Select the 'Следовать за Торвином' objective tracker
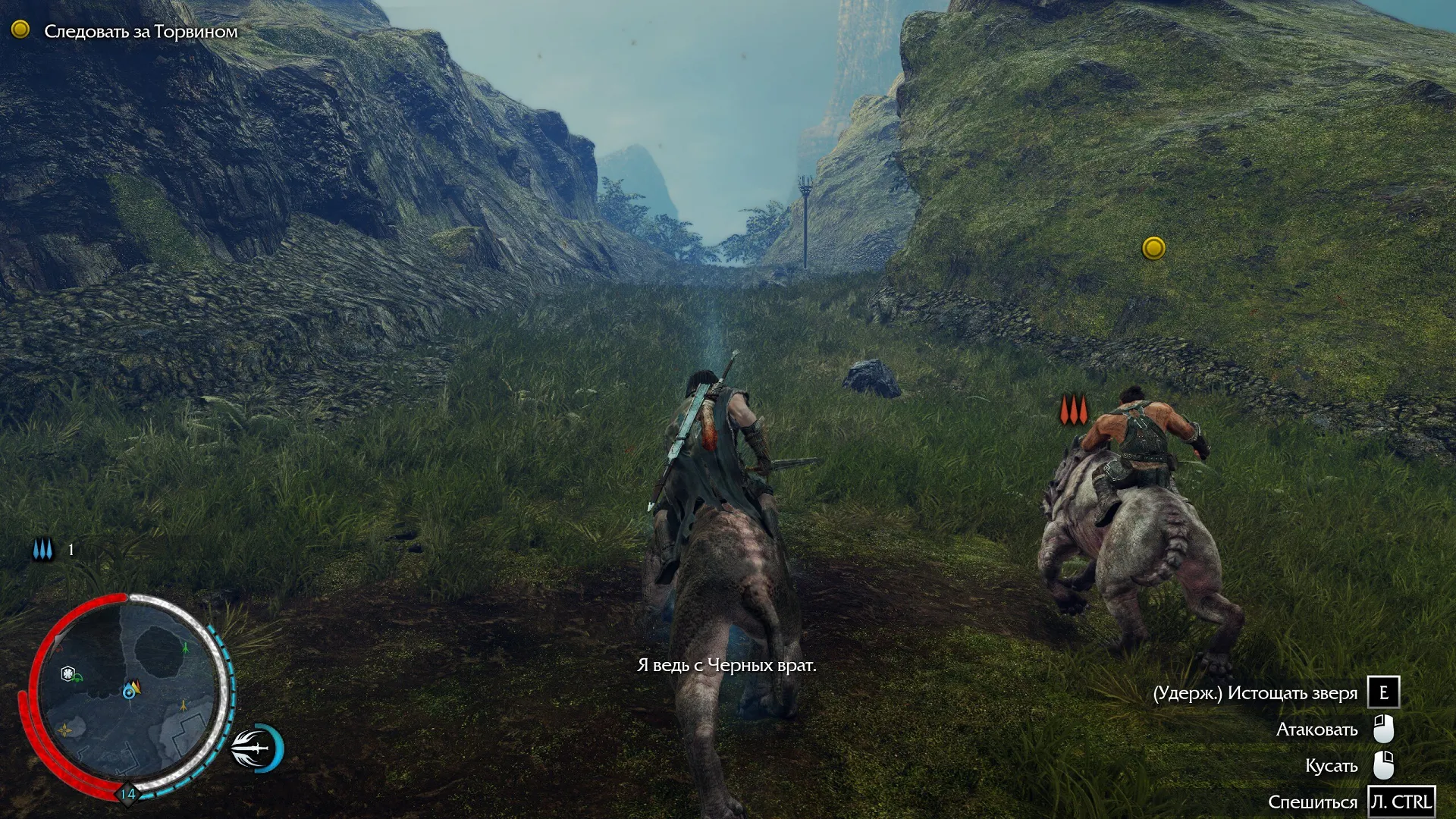 click(x=140, y=31)
